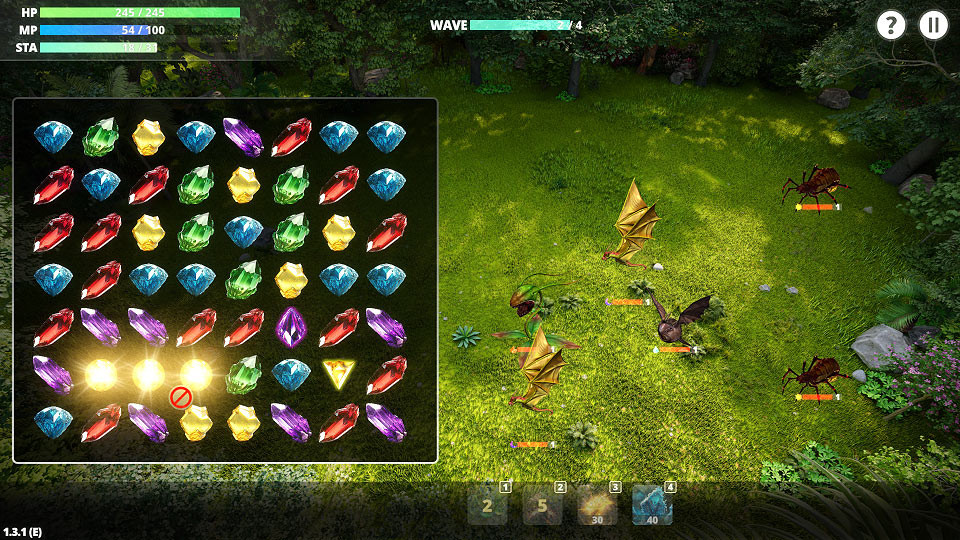This screenshot has height=540, width=960.
Task: Select the purple gem left of the glowing orbs
Action: click(x=52, y=375)
